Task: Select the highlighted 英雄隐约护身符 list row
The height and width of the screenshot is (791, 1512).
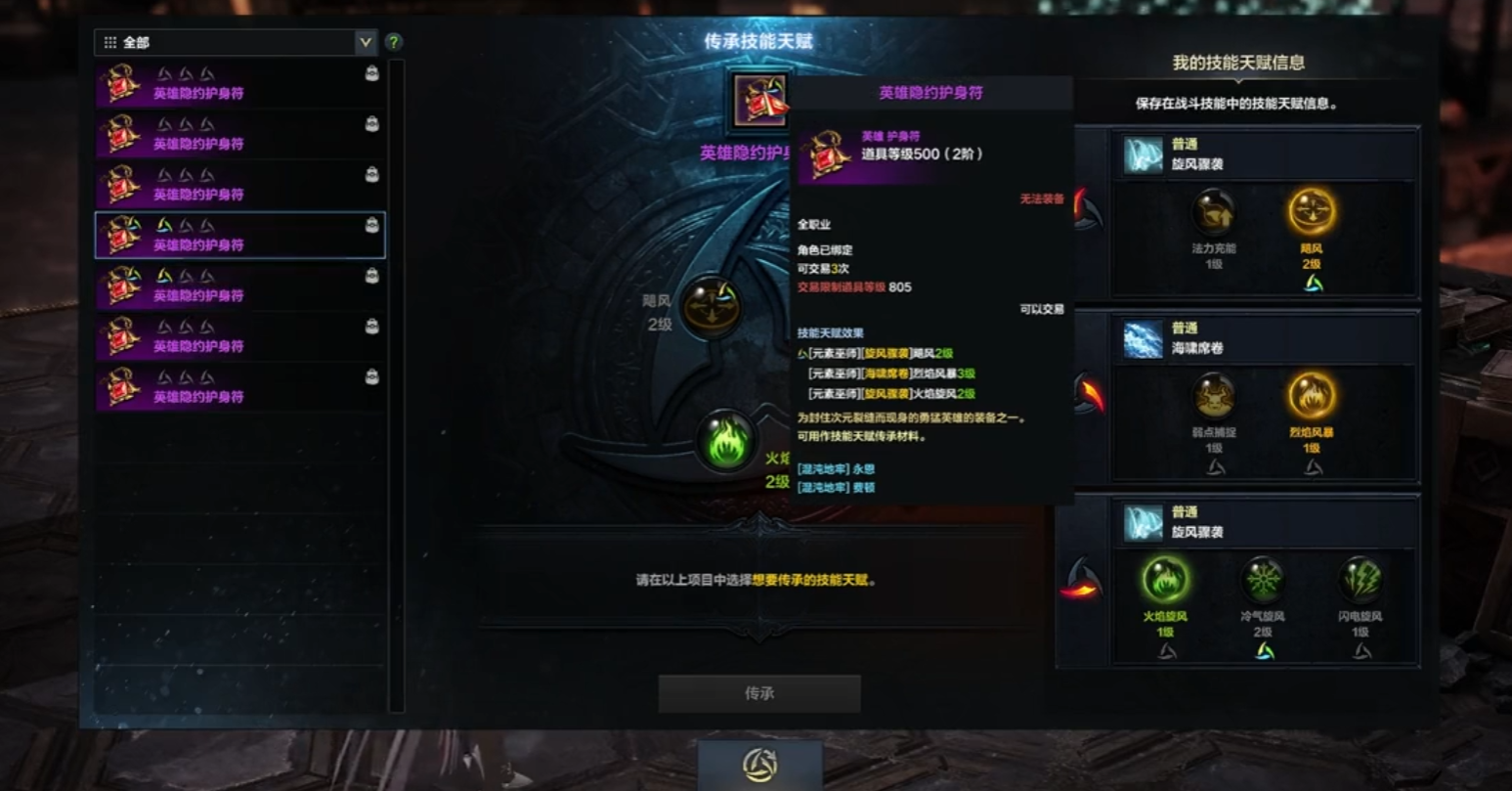Action: coord(240,236)
